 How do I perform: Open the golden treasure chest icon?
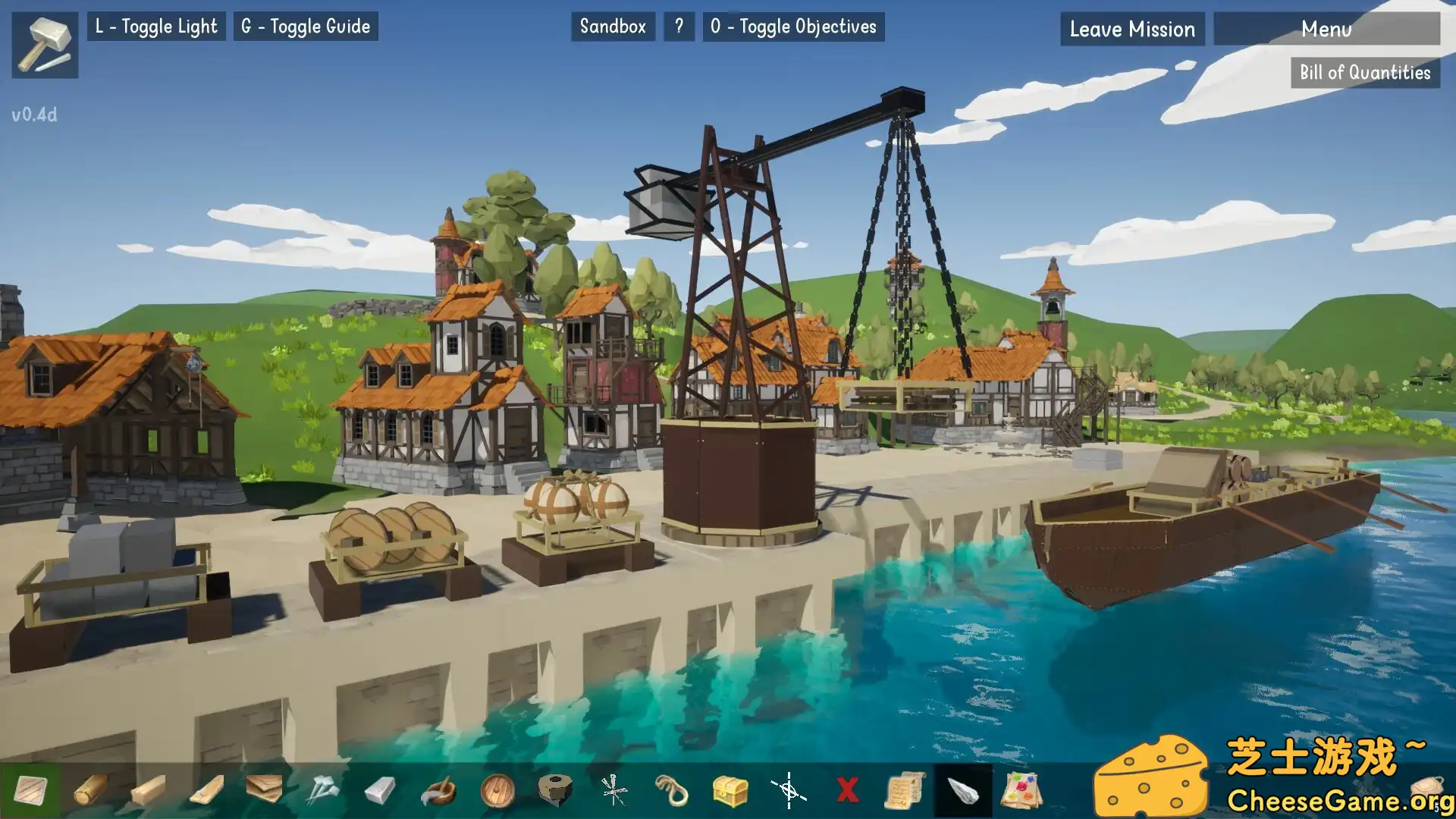(x=730, y=790)
